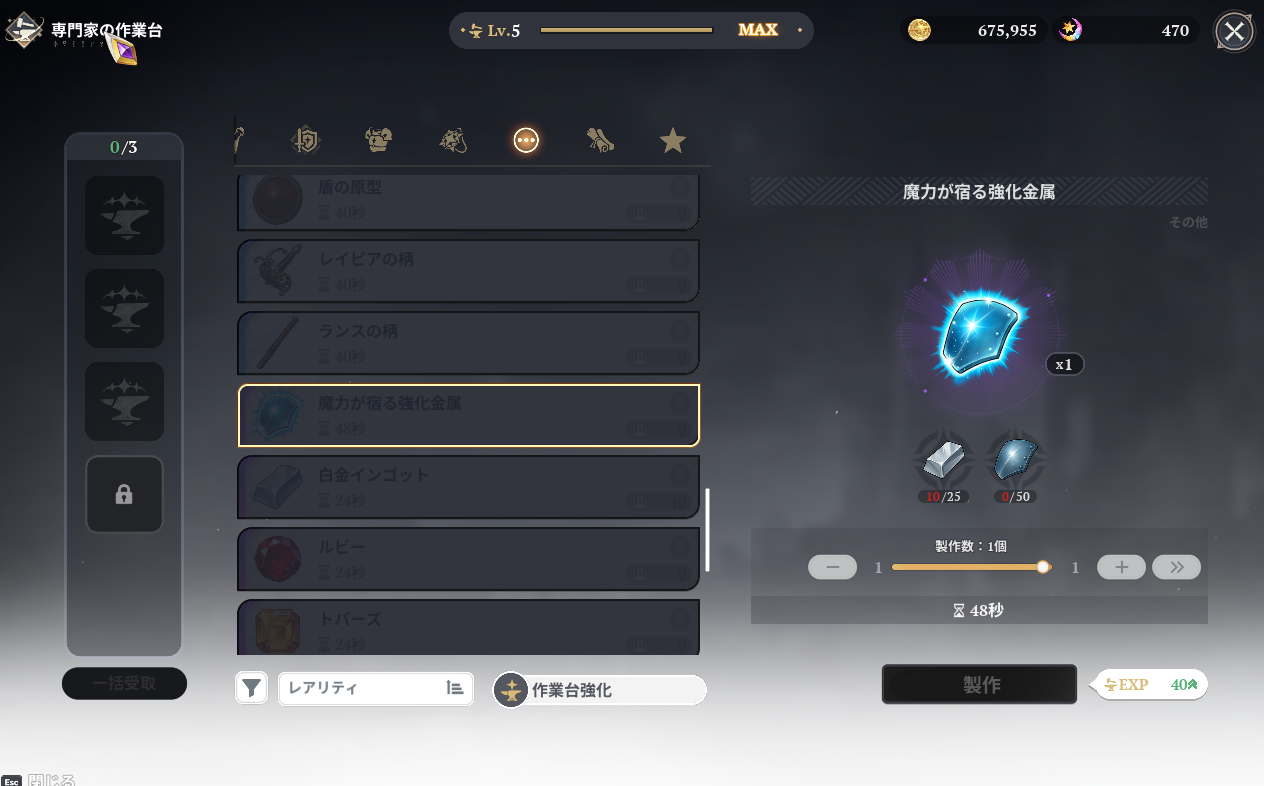The height and width of the screenshot is (786, 1264).
Task: Choose the ランスの柄 recipe
Action: (468, 343)
